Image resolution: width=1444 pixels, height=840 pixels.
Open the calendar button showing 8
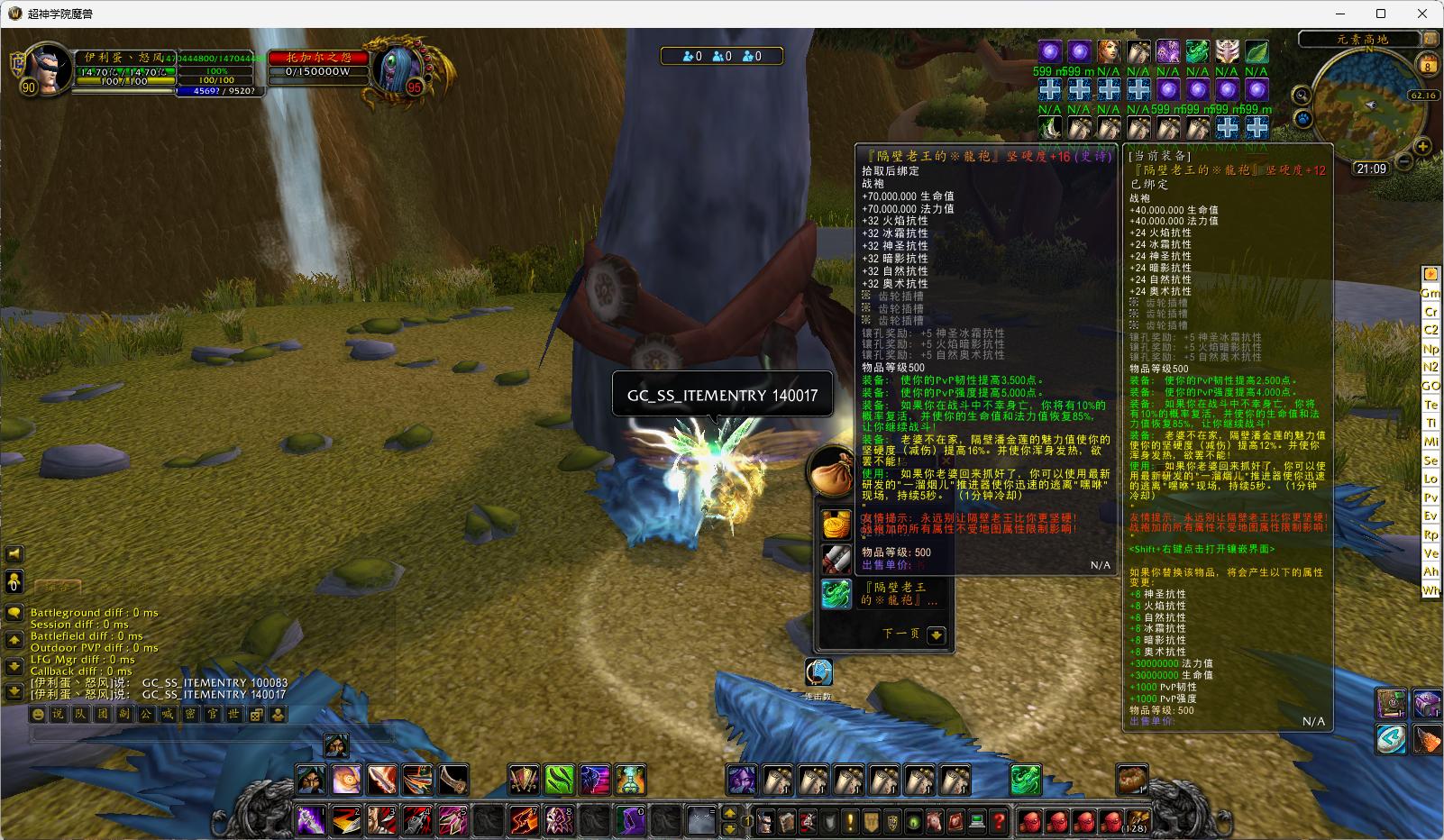point(1428,65)
